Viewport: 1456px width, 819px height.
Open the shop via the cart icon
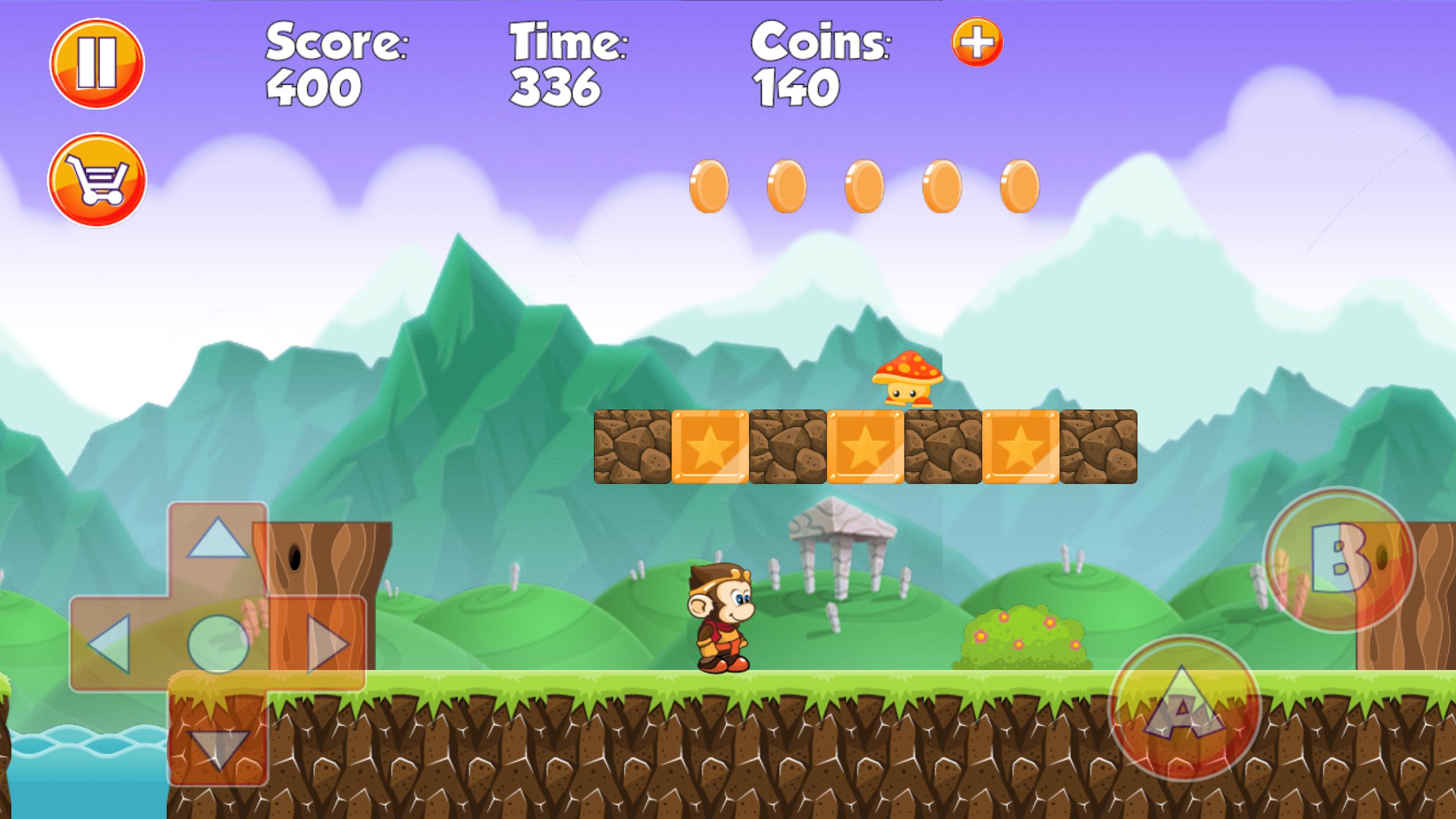[x=97, y=179]
